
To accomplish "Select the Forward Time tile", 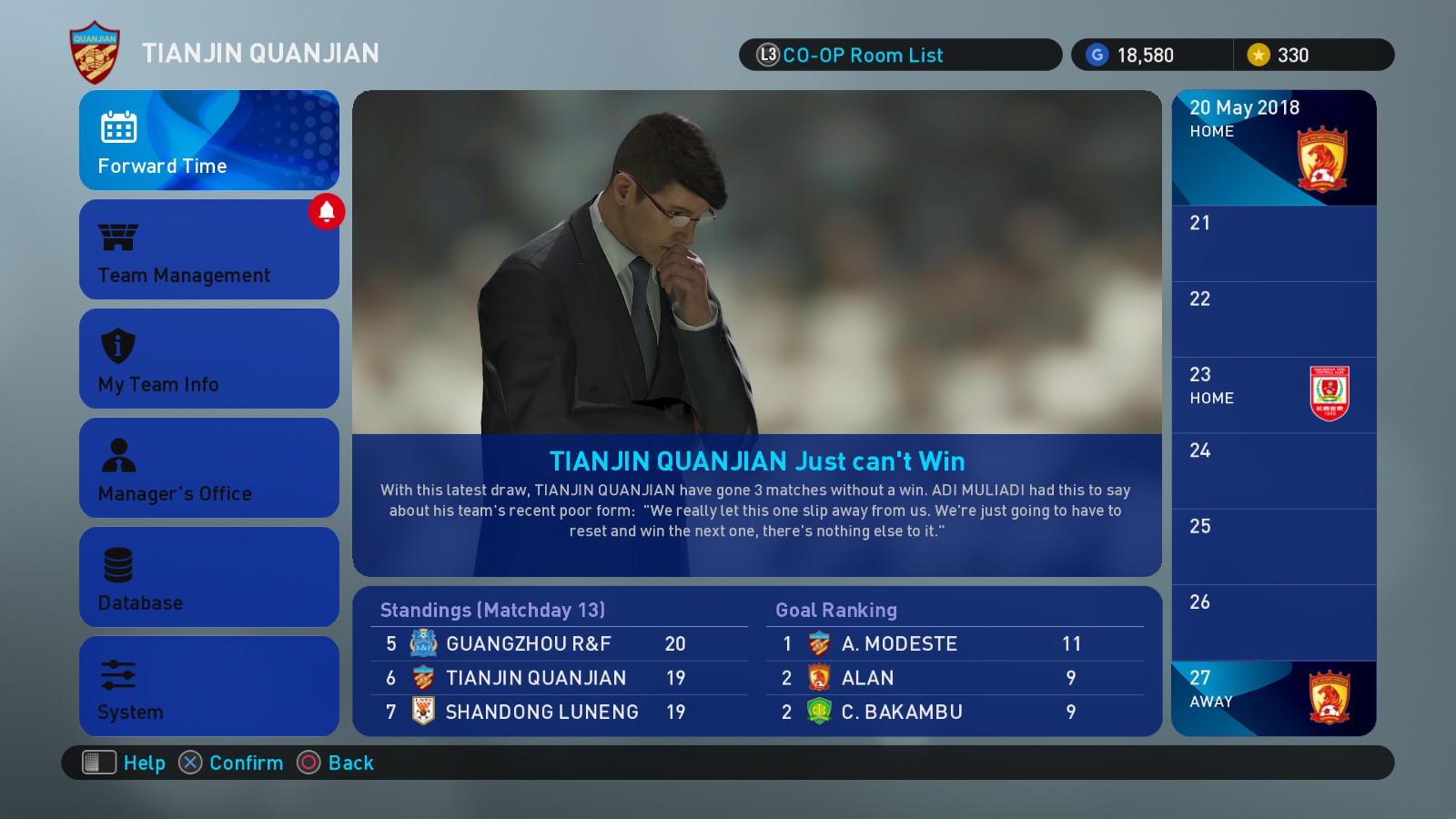I will [x=208, y=140].
